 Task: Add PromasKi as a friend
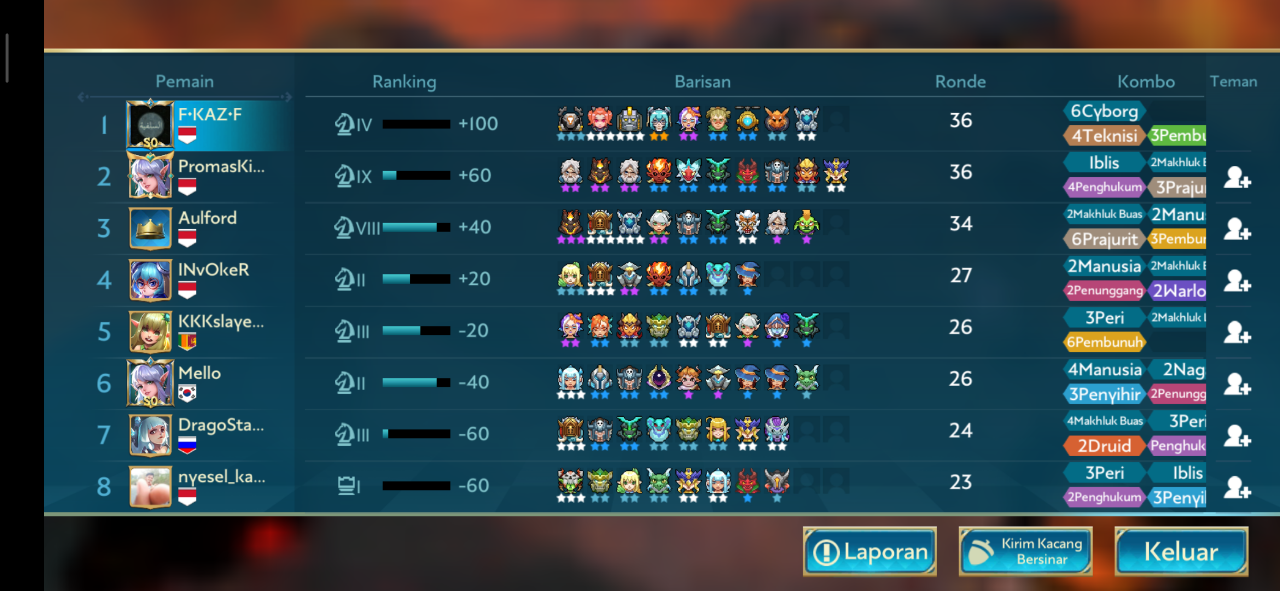click(x=1237, y=178)
